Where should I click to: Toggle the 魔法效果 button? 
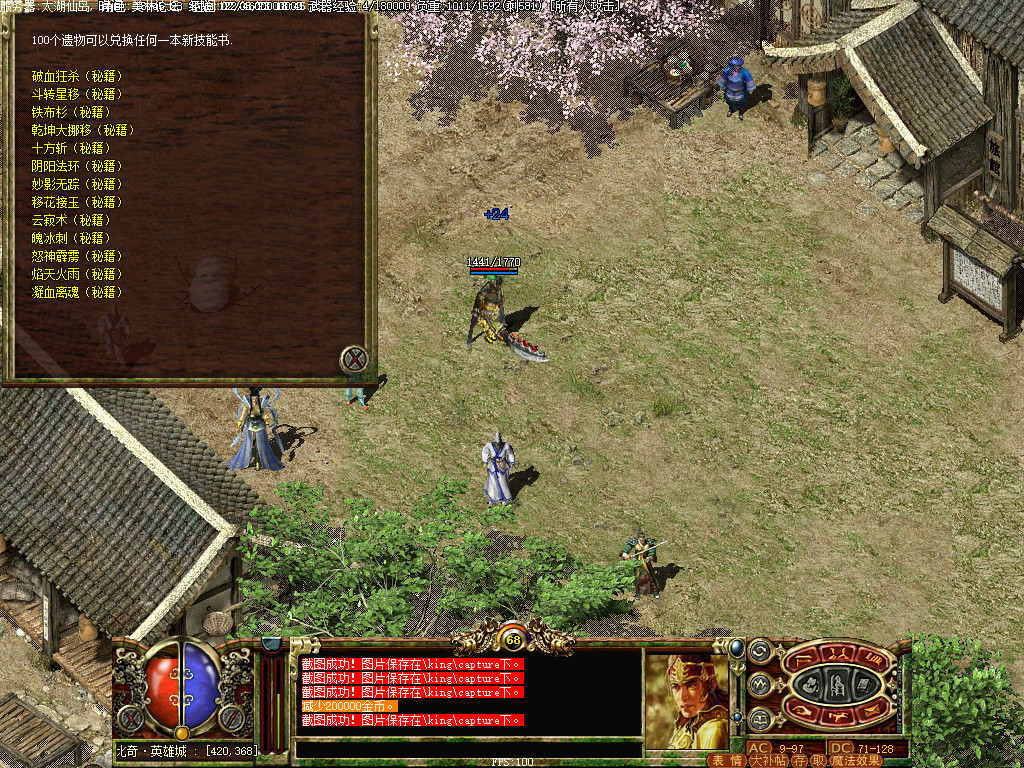[856, 761]
